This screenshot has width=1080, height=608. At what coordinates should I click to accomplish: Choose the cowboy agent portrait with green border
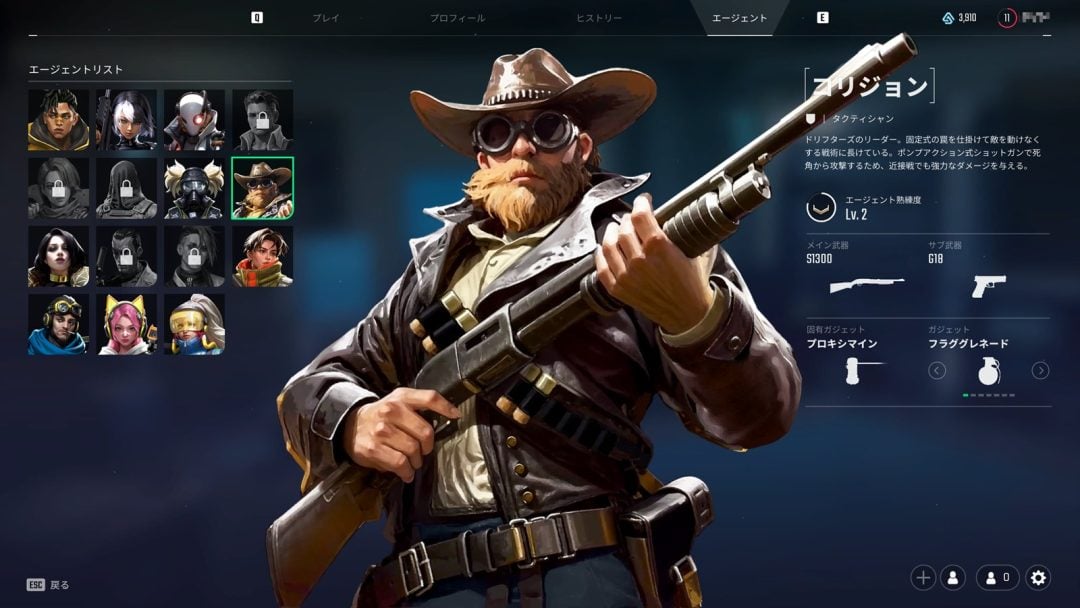pos(262,188)
